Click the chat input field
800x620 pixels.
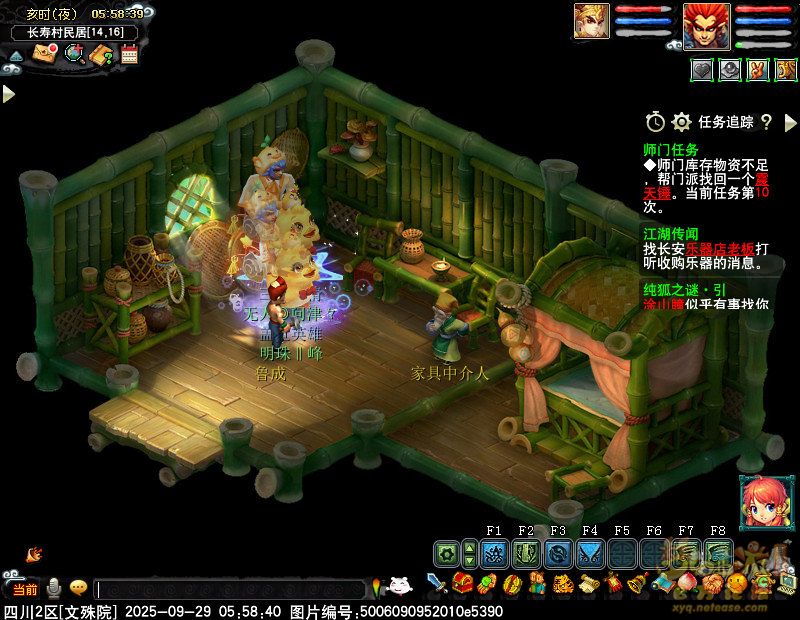coord(230,589)
